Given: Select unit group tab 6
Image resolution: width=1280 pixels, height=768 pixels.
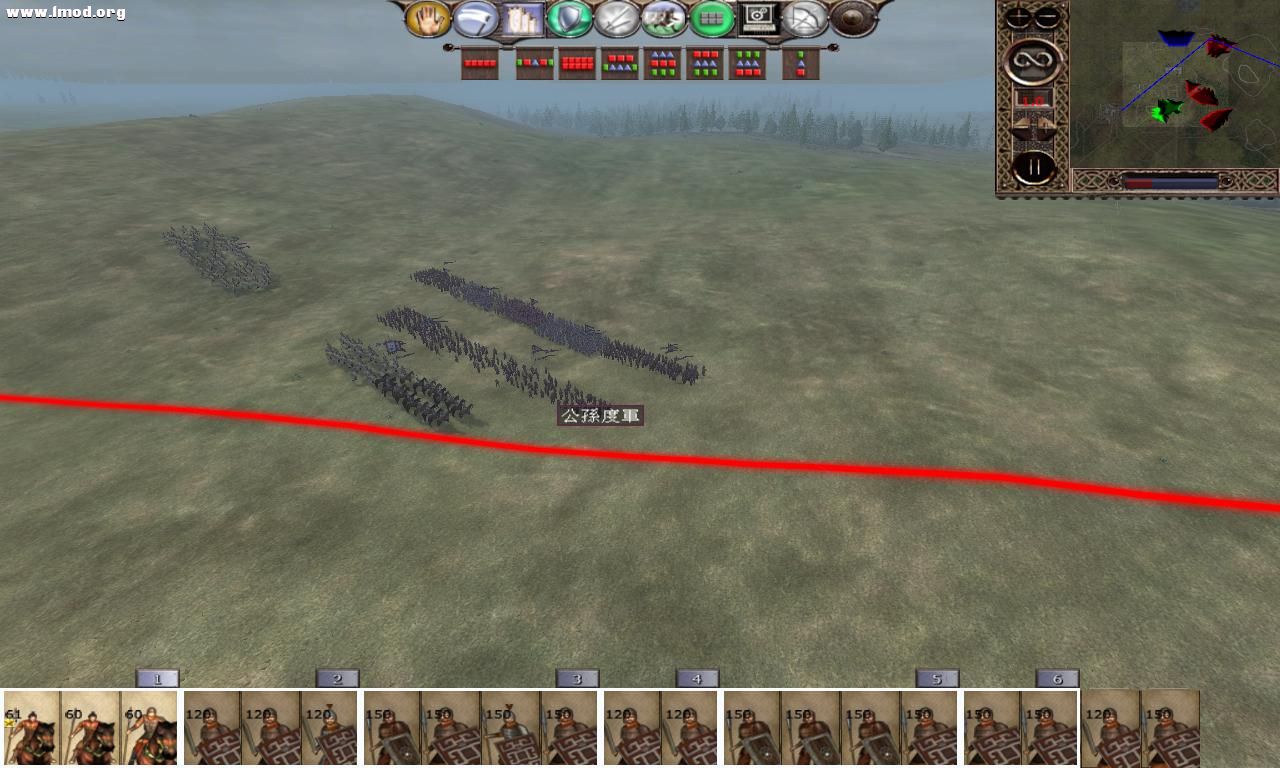Looking at the screenshot, I should (1057, 677).
